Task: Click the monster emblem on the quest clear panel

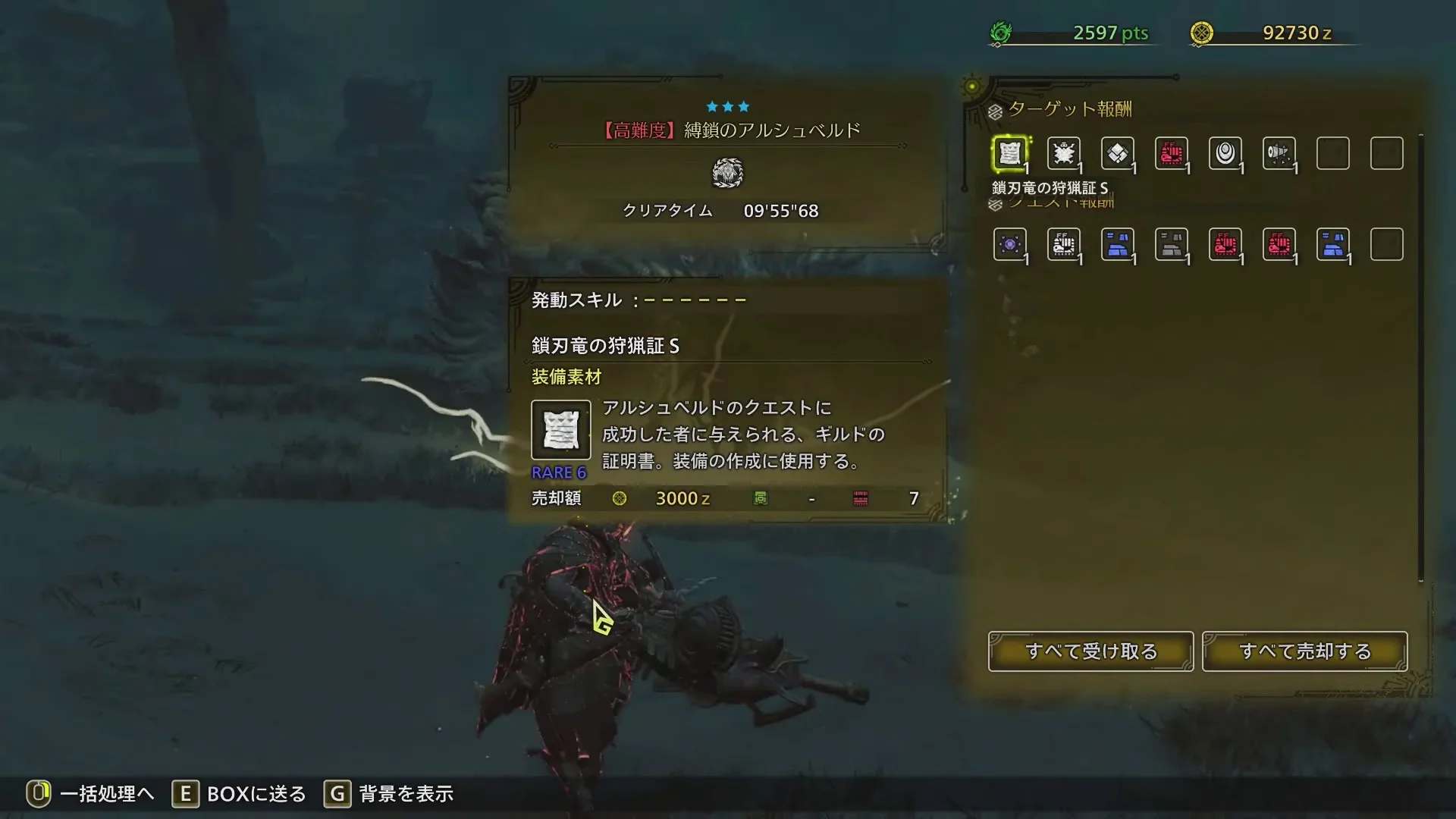Action: click(728, 173)
